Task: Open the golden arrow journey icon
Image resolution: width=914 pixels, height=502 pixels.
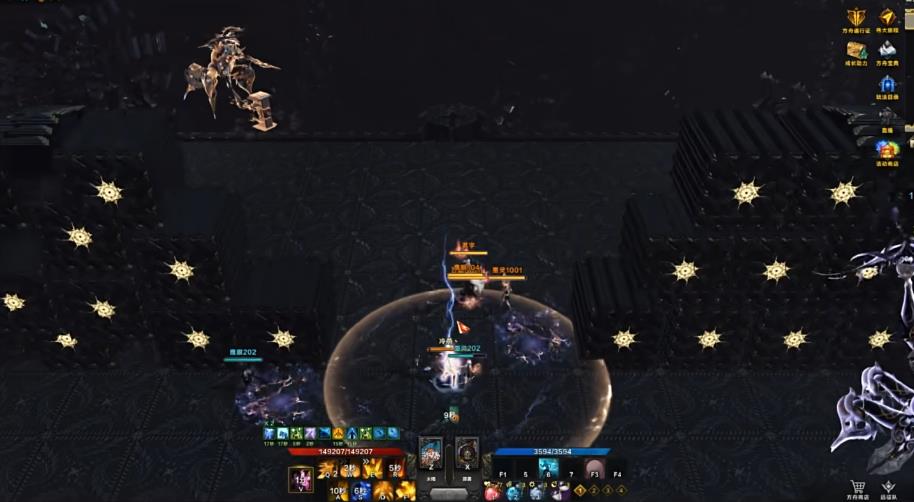Action: click(x=887, y=18)
